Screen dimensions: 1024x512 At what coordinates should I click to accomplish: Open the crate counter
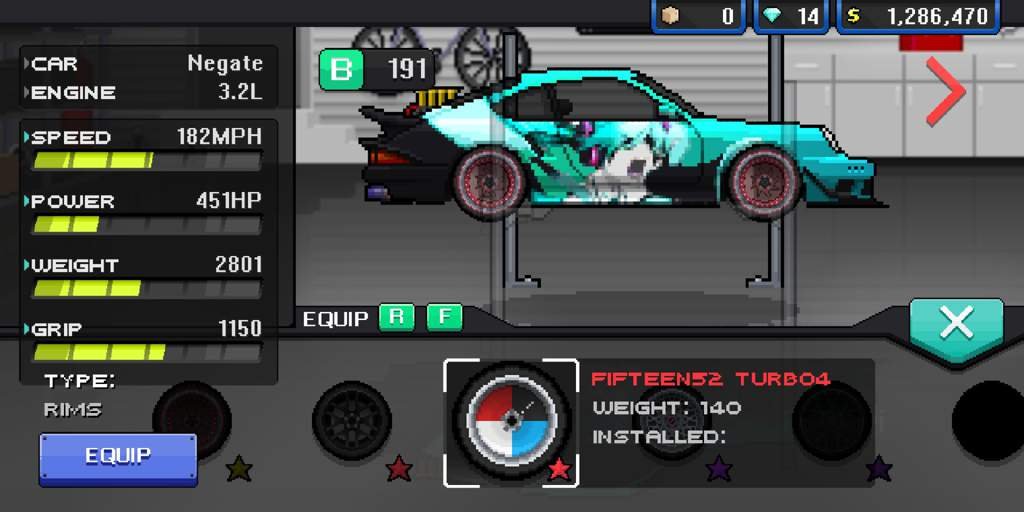point(699,16)
